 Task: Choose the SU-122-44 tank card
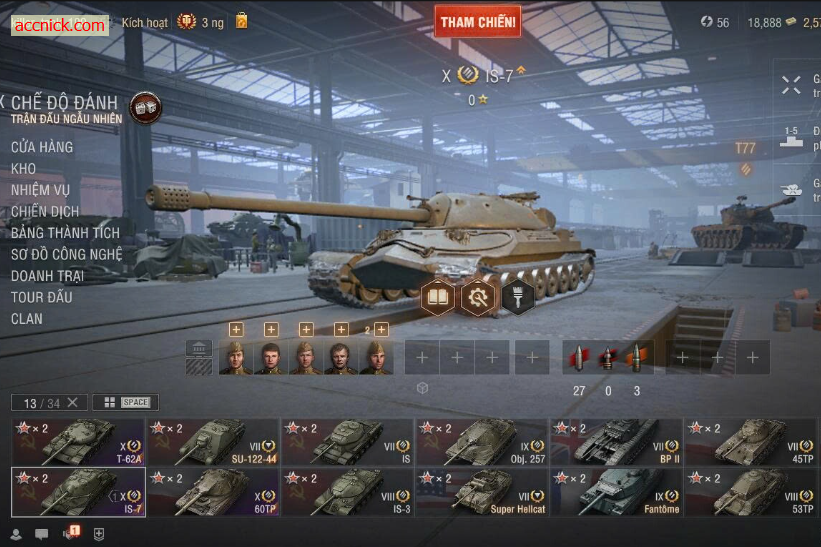coord(213,441)
